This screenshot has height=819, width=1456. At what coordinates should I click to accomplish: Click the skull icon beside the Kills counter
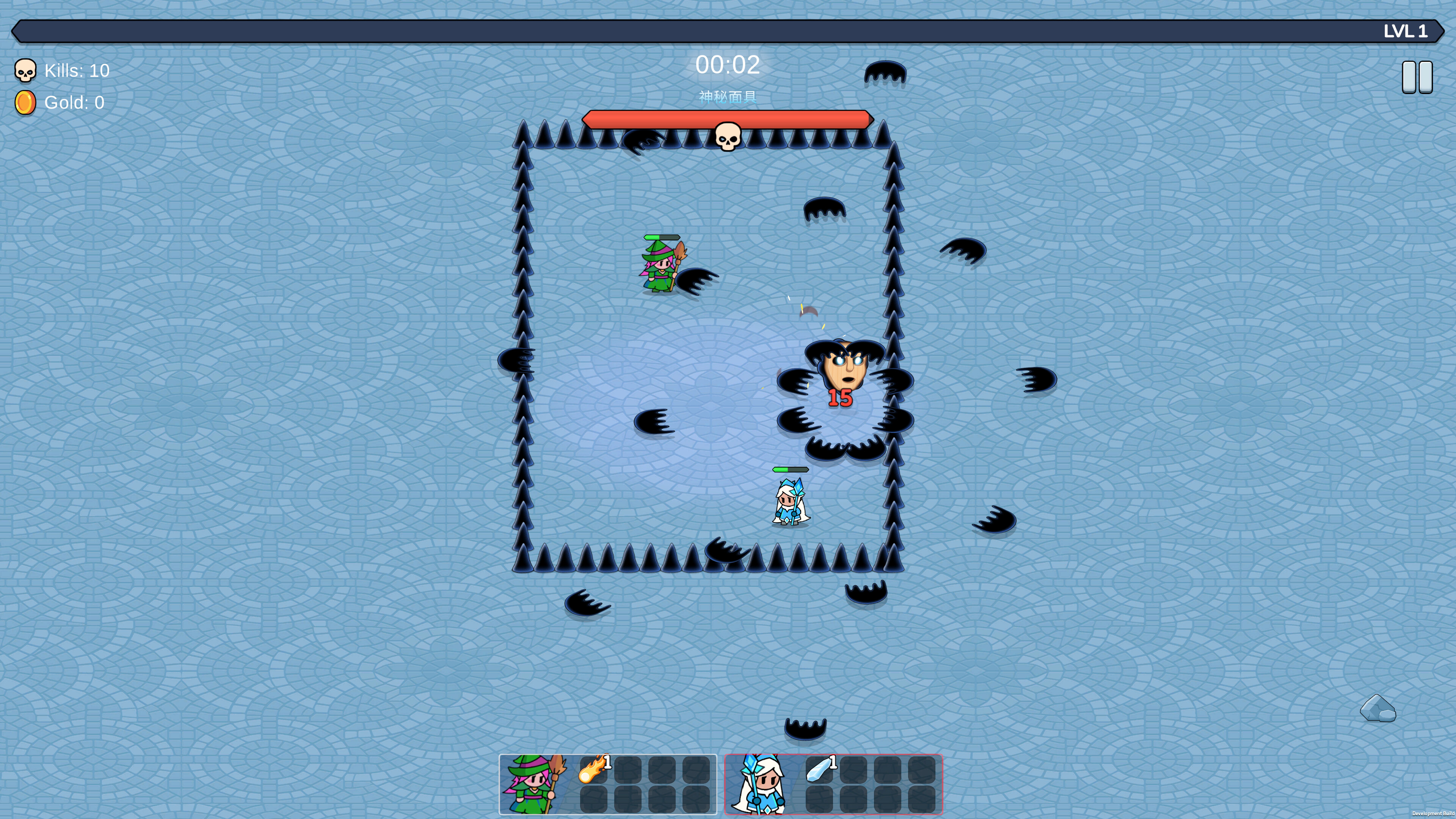pyautogui.click(x=25, y=70)
